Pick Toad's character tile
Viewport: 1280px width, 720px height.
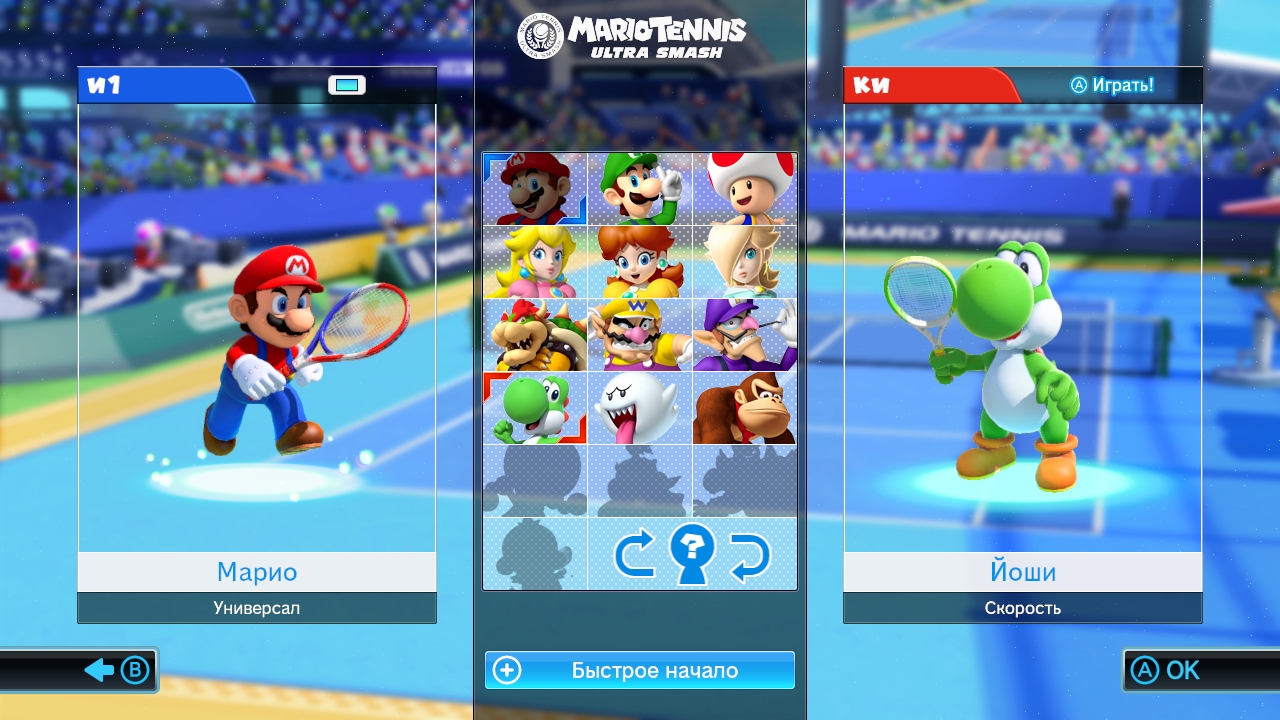[x=745, y=189]
